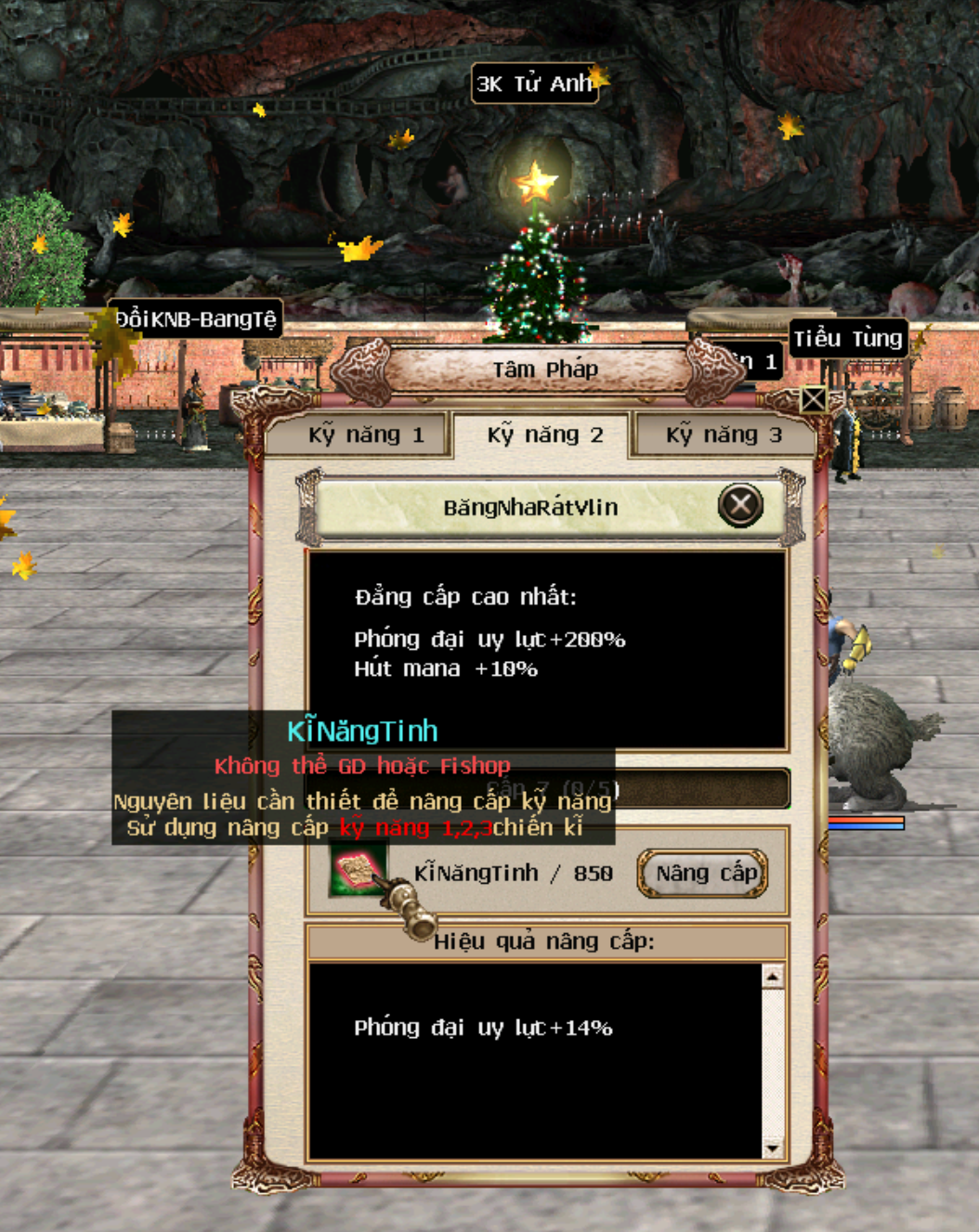Viewport: 979px width, 1232px height.
Task: Click the upgrade effect scroll-down arrow
Action: click(x=773, y=1148)
